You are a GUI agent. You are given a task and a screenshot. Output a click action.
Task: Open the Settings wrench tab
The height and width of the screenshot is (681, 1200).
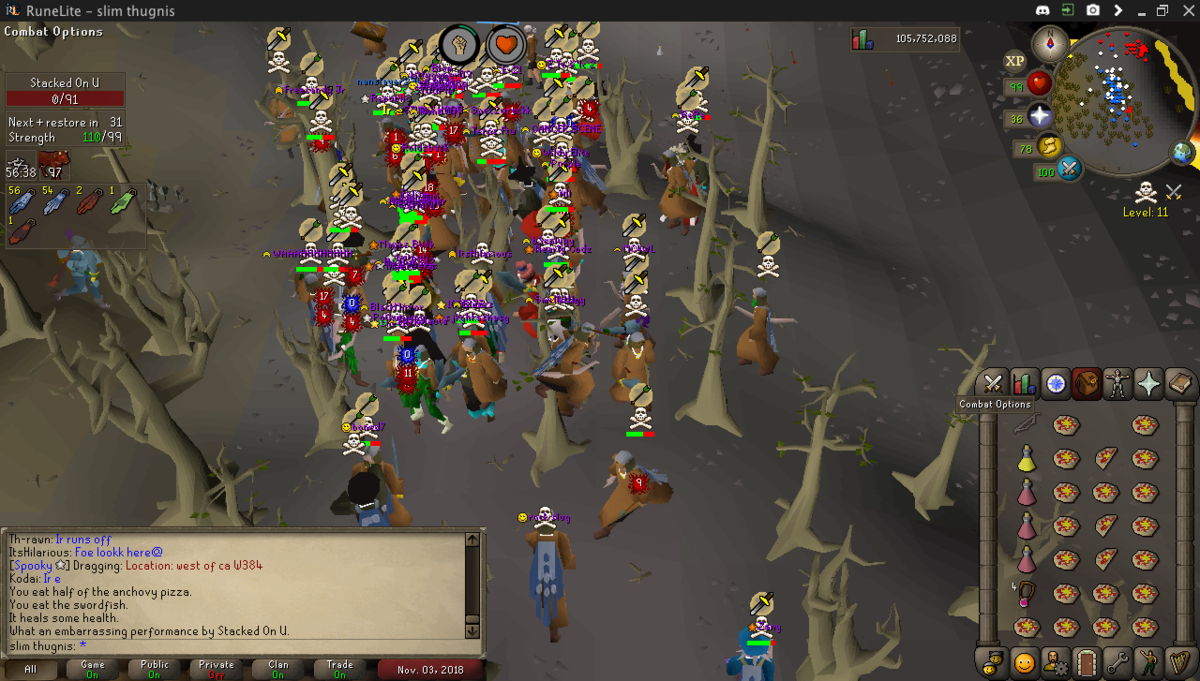coord(1117,662)
